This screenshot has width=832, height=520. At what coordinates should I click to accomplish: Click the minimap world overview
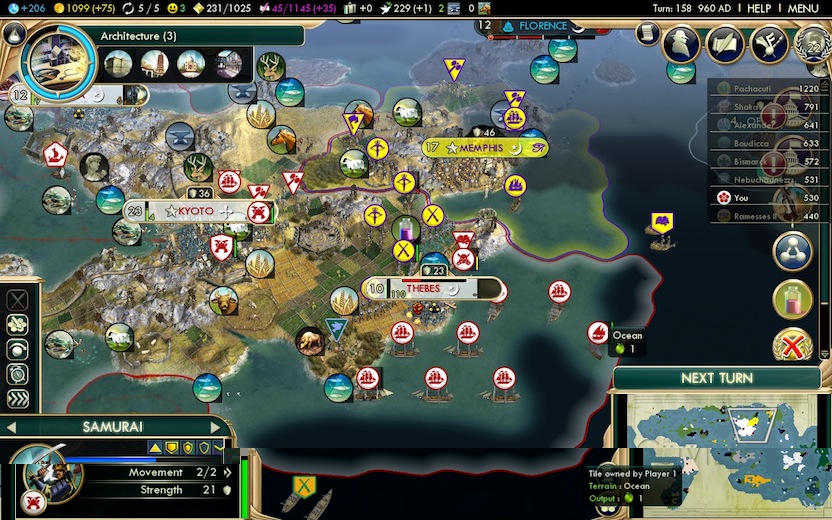click(718, 452)
